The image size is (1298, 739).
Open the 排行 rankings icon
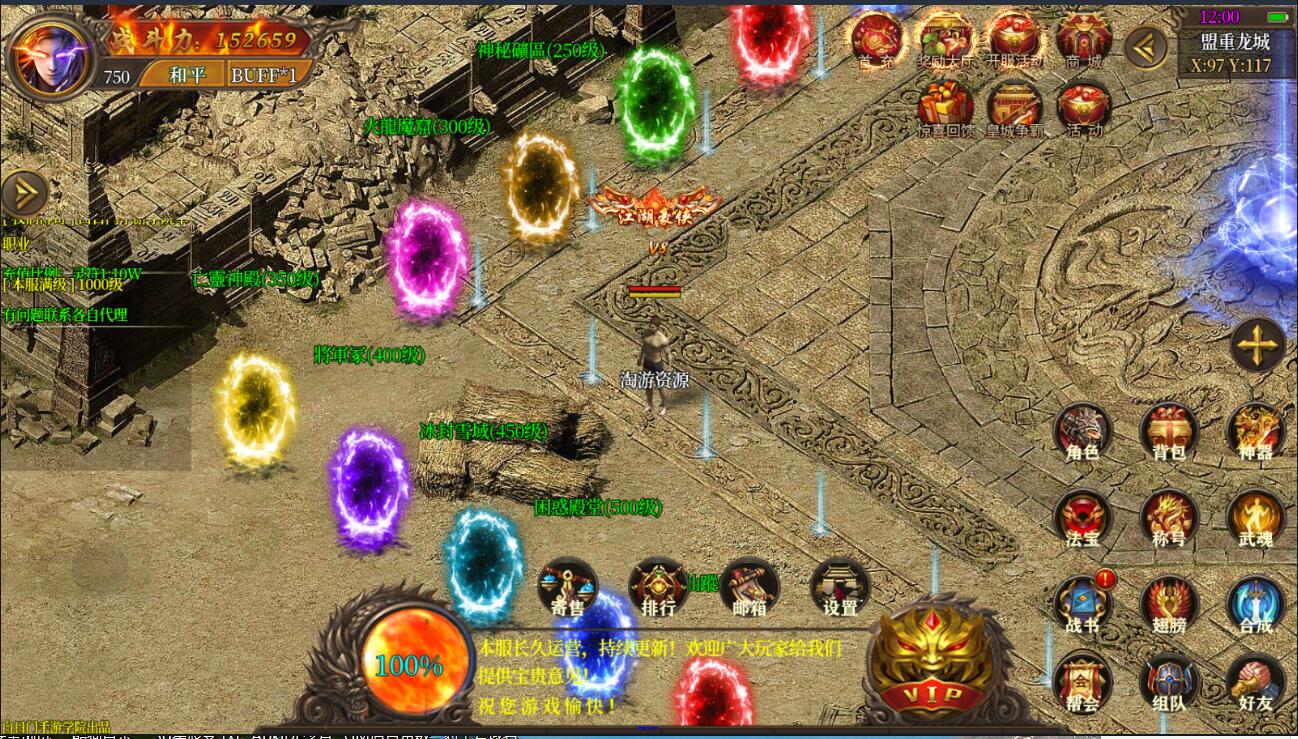click(658, 587)
